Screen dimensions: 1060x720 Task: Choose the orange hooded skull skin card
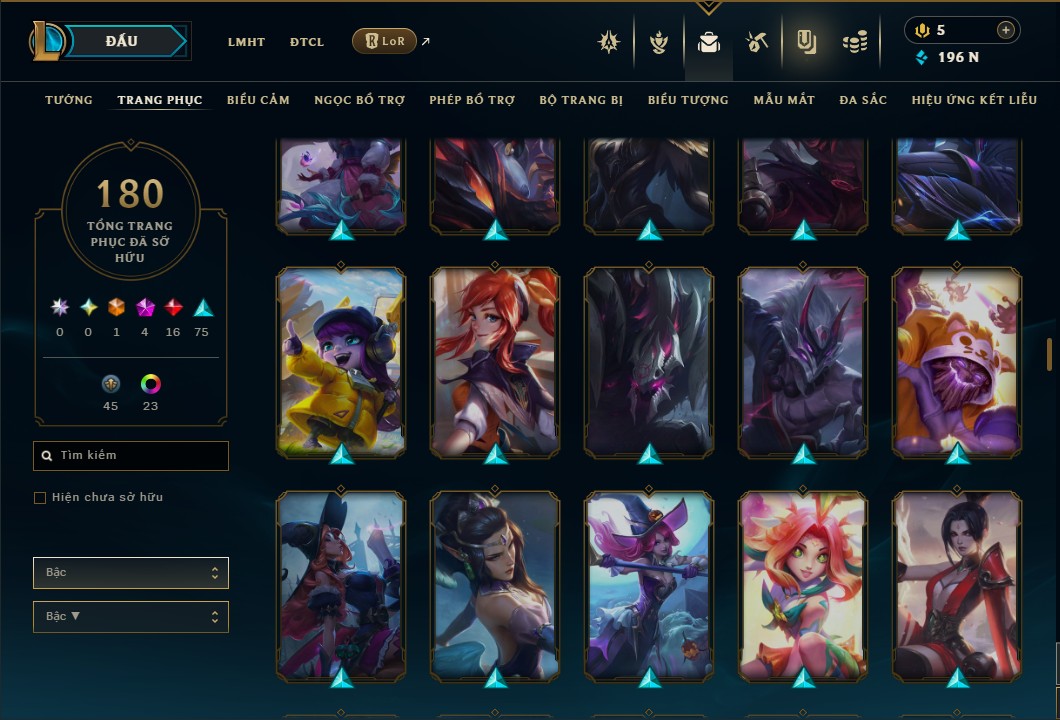(x=957, y=360)
